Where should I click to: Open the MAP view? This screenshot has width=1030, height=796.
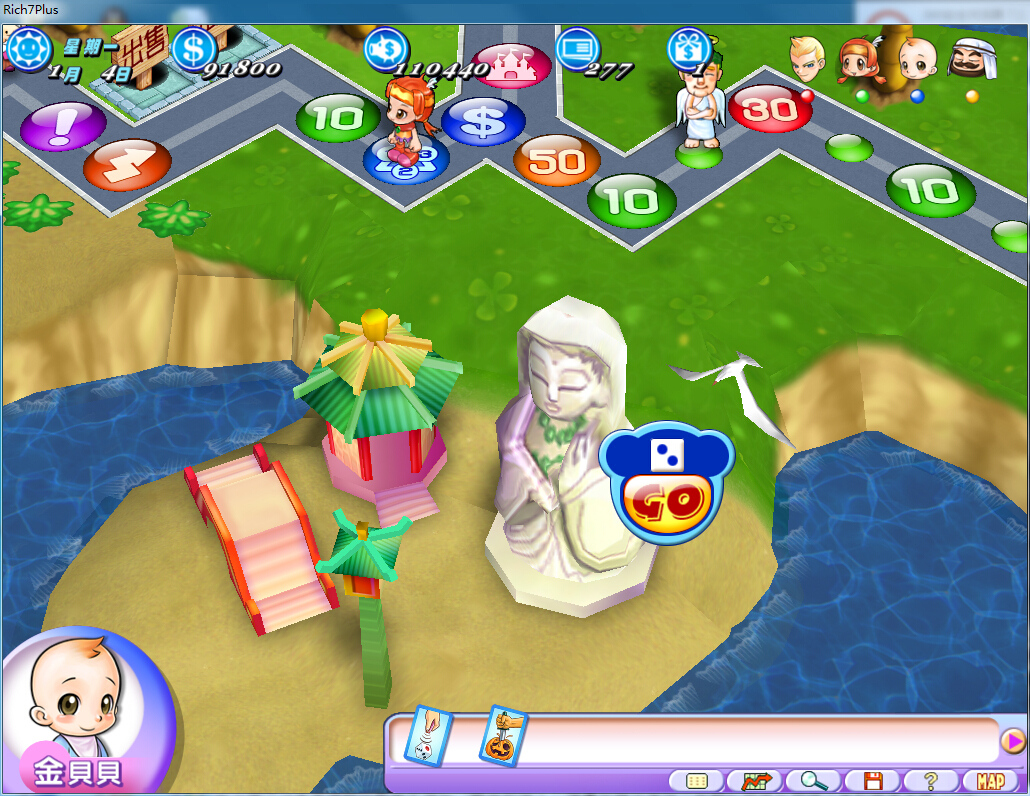pyautogui.click(x=990, y=781)
